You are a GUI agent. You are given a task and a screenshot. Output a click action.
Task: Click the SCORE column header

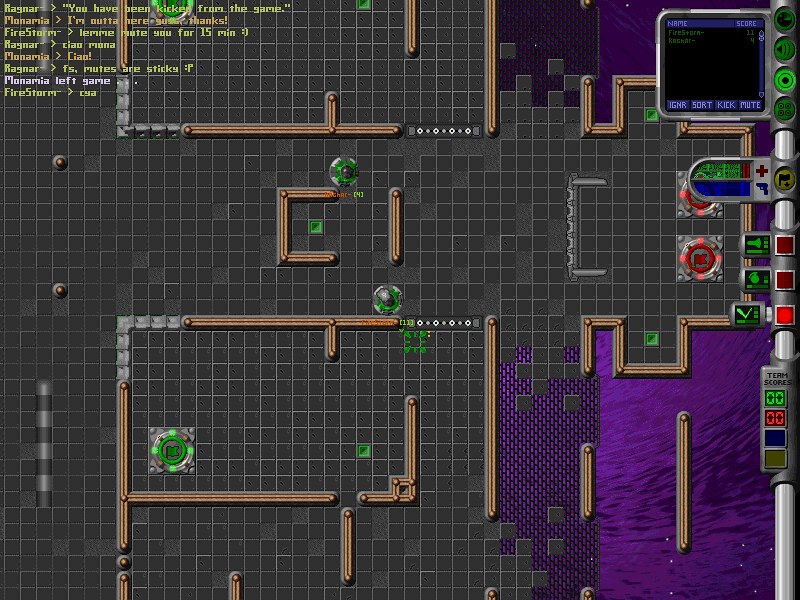pos(746,23)
